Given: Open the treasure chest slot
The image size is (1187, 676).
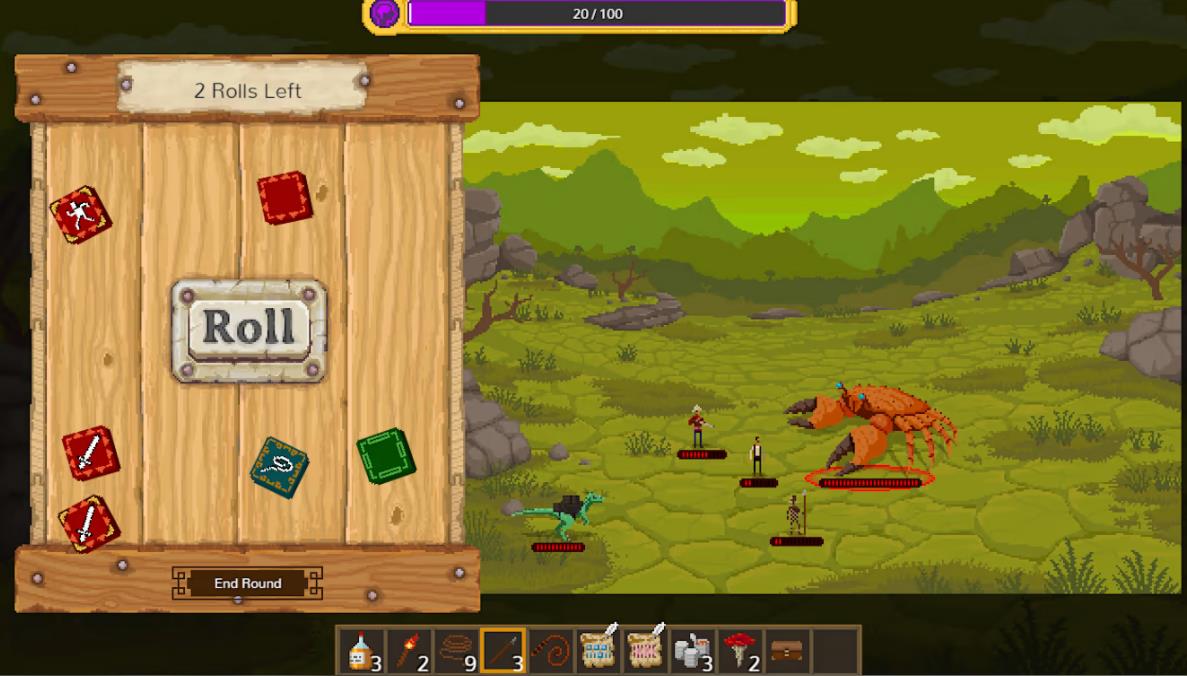Looking at the screenshot, I should (787, 651).
